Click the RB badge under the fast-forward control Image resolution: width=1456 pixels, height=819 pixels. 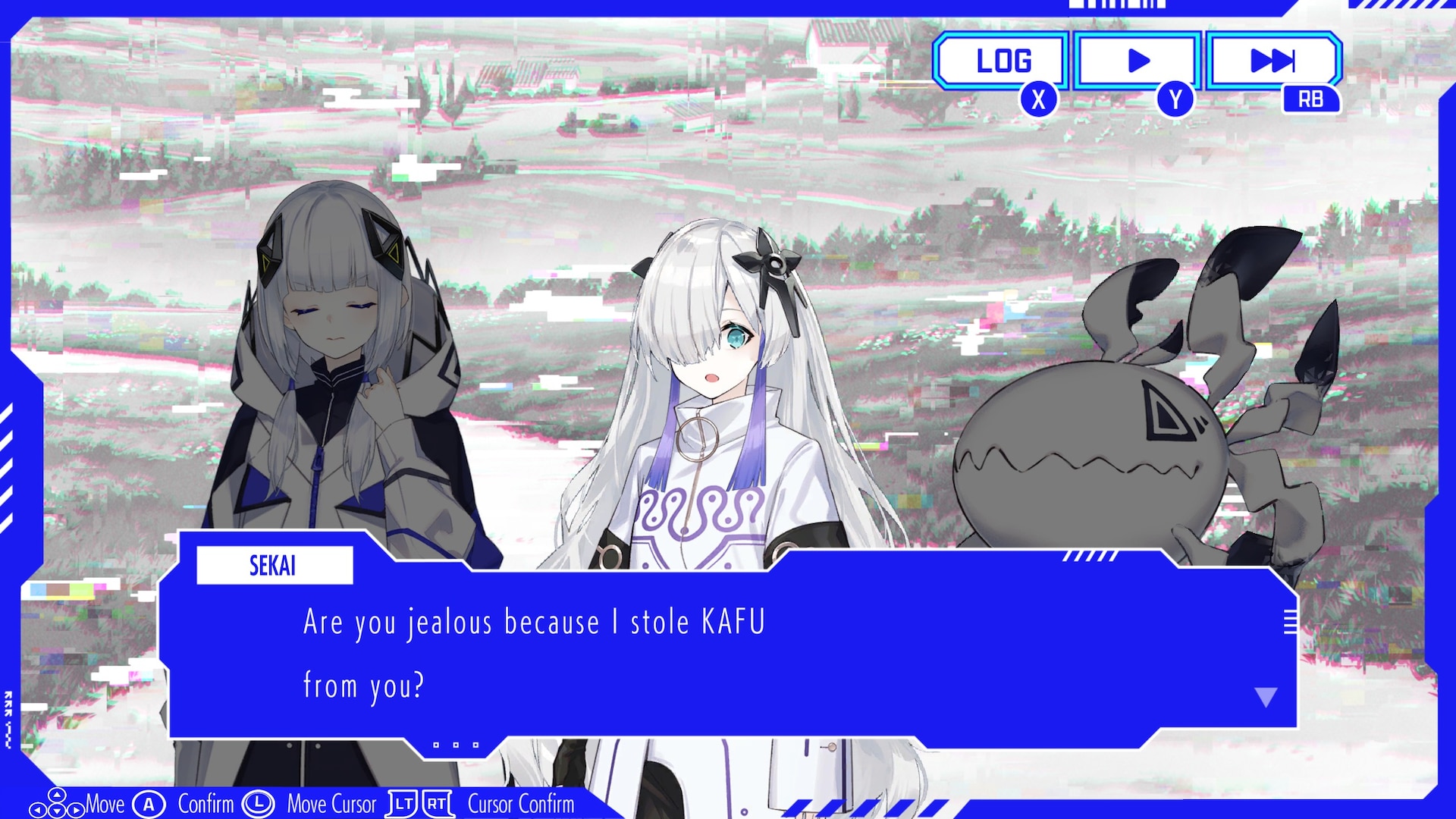point(1311,97)
